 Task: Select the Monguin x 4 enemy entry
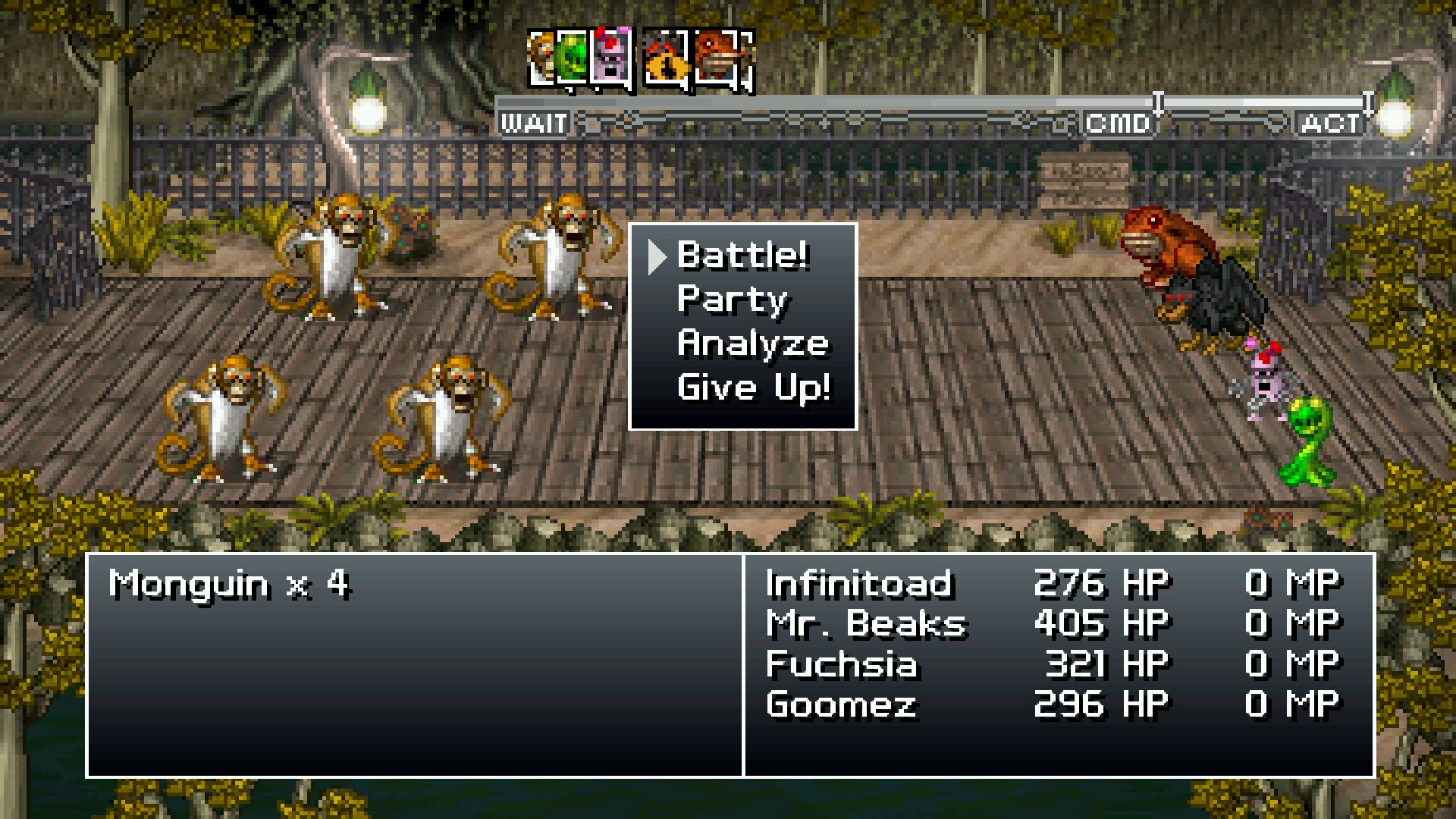[228, 585]
